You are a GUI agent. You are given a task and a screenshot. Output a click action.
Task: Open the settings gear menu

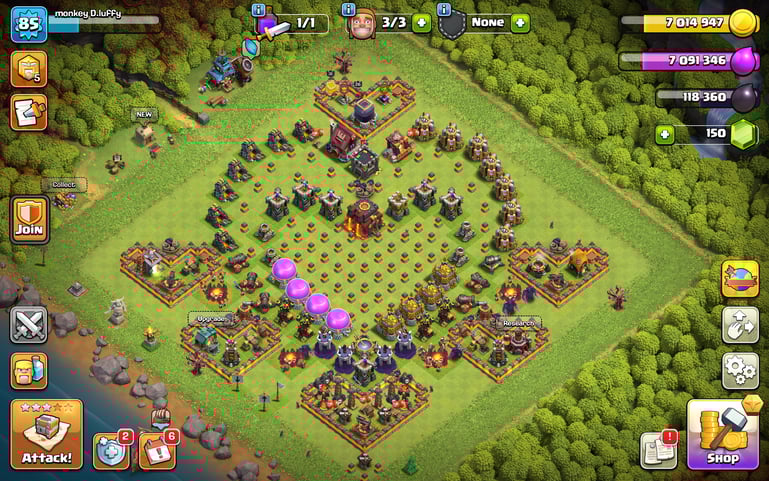point(740,371)
